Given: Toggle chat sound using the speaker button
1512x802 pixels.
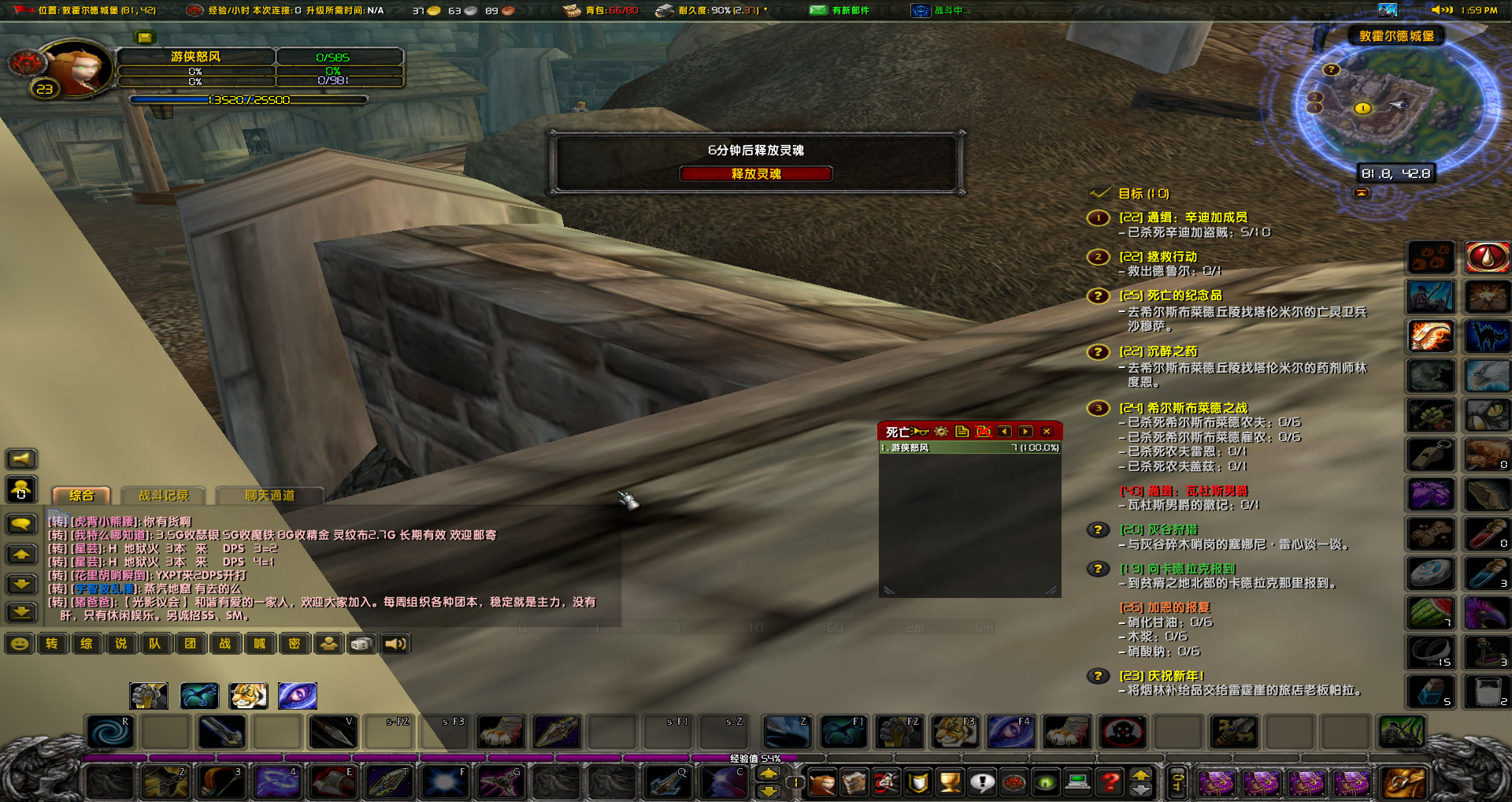Looking at the screenshot, I should 395,644.
